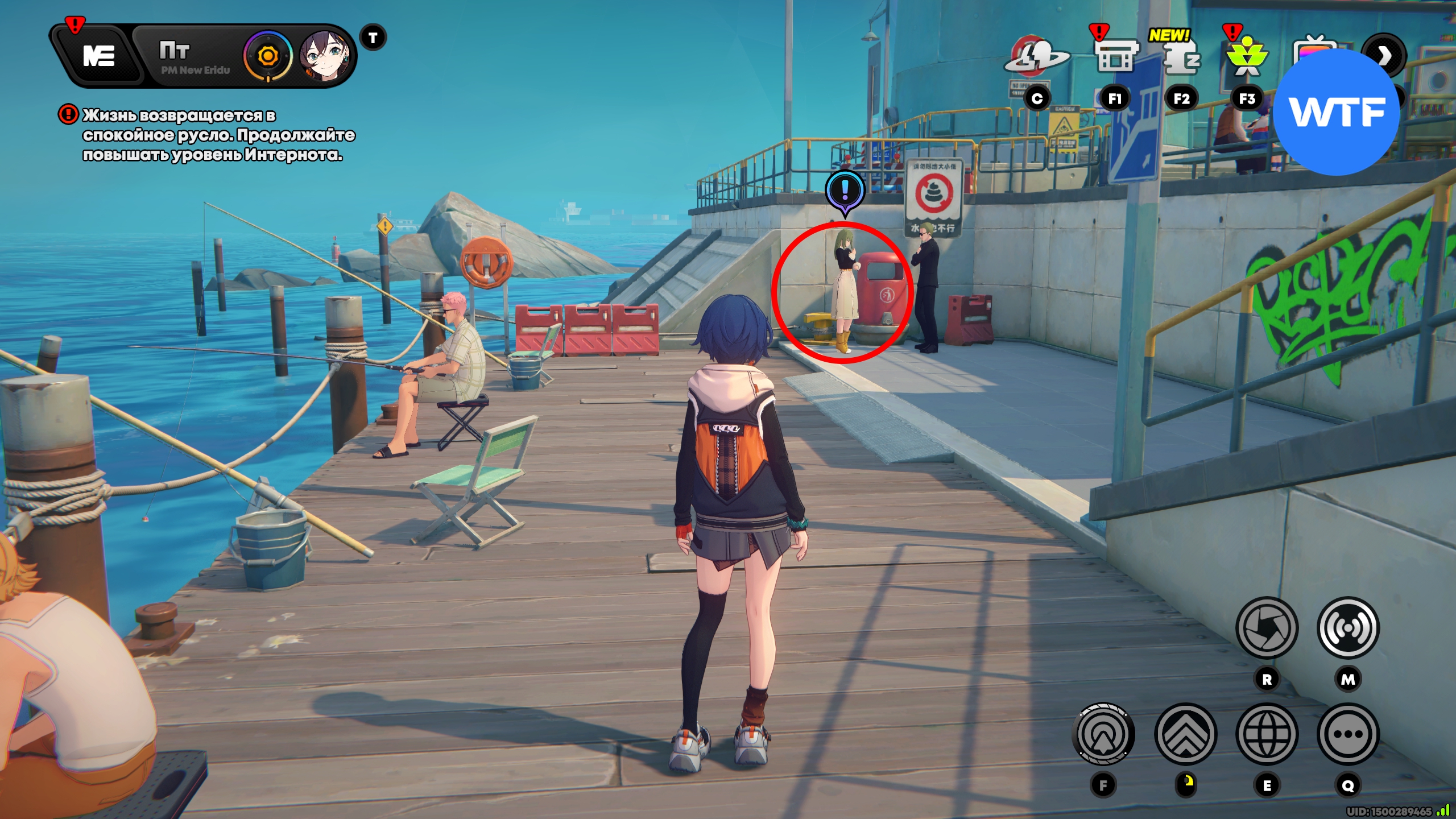Open the main menu logo button
Screen dimensions: 1456x819
99,56
